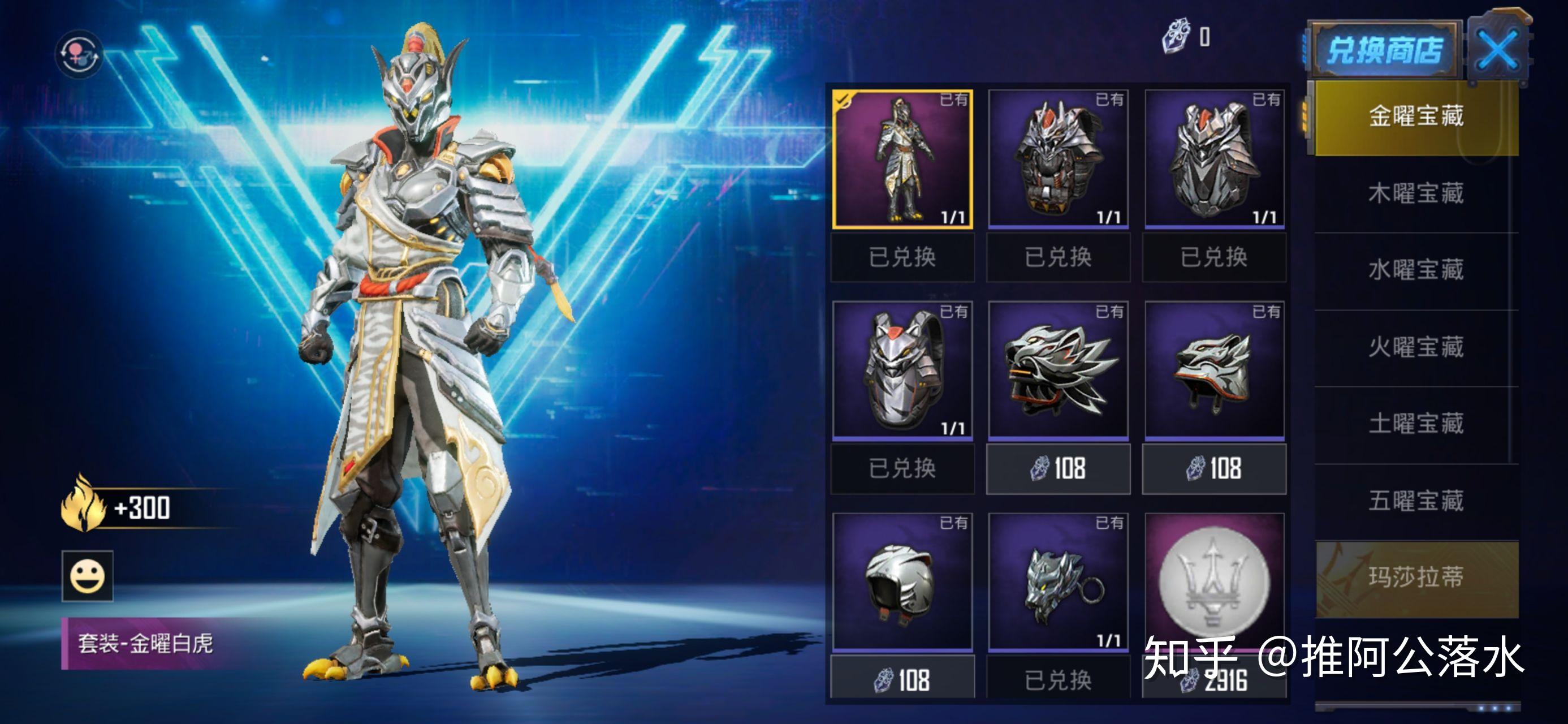Image resolution: width=1568 pixels, height=724 pixels.
Task: Select the white tiger full outfit tile
Action: pyautogui.click(x=902, y=160)
